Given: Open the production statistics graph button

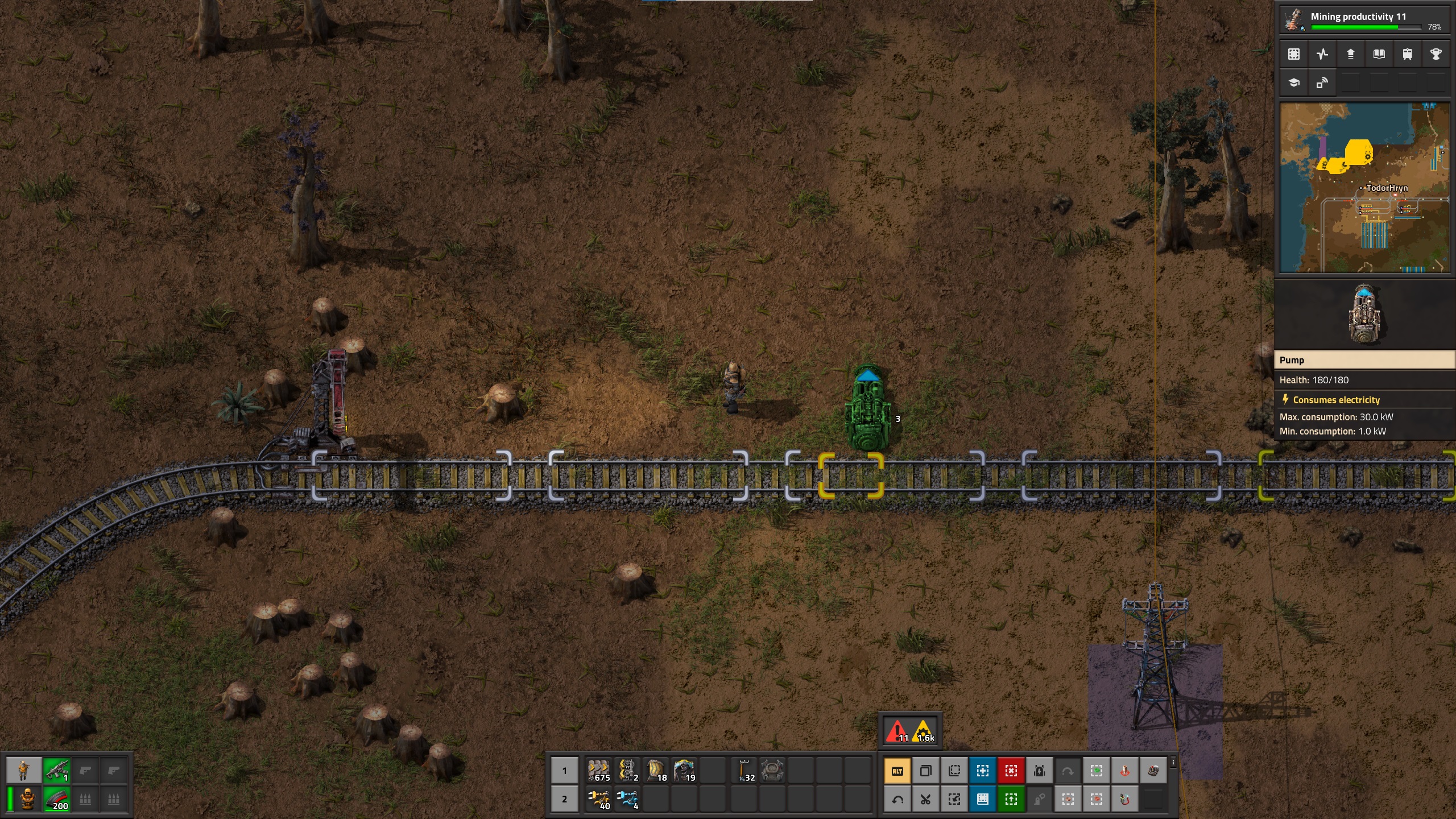Looking at the screenshot, I should point(1322,54).
